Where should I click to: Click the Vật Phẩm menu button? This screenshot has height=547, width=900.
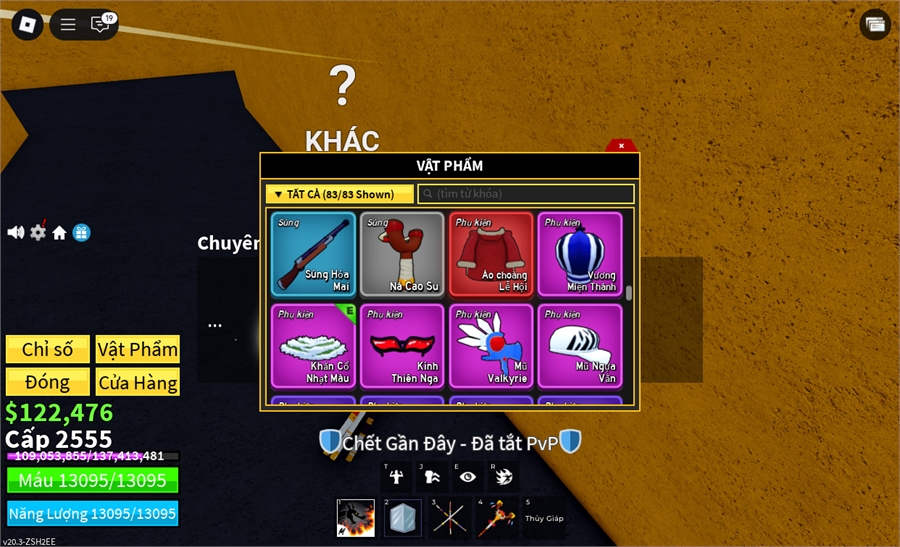point(138,349)
